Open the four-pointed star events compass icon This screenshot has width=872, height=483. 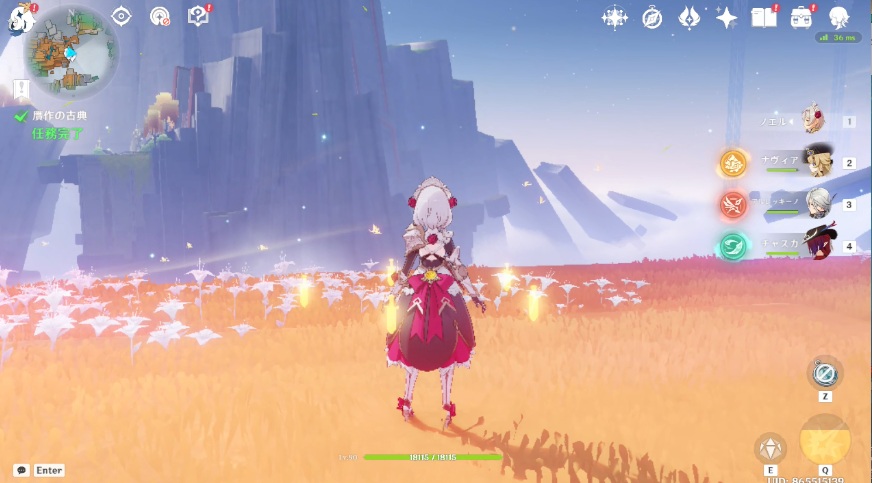click(614, 17)
